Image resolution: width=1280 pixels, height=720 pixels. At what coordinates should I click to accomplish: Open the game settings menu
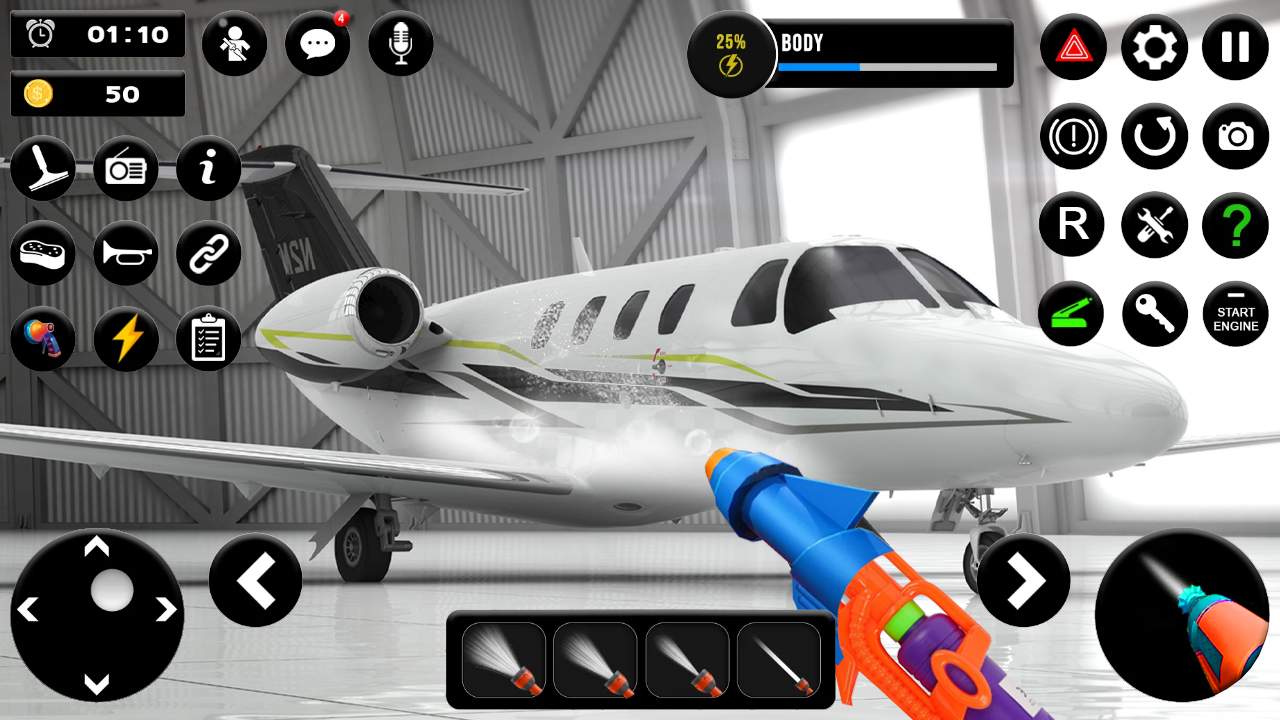[1155, 47]
